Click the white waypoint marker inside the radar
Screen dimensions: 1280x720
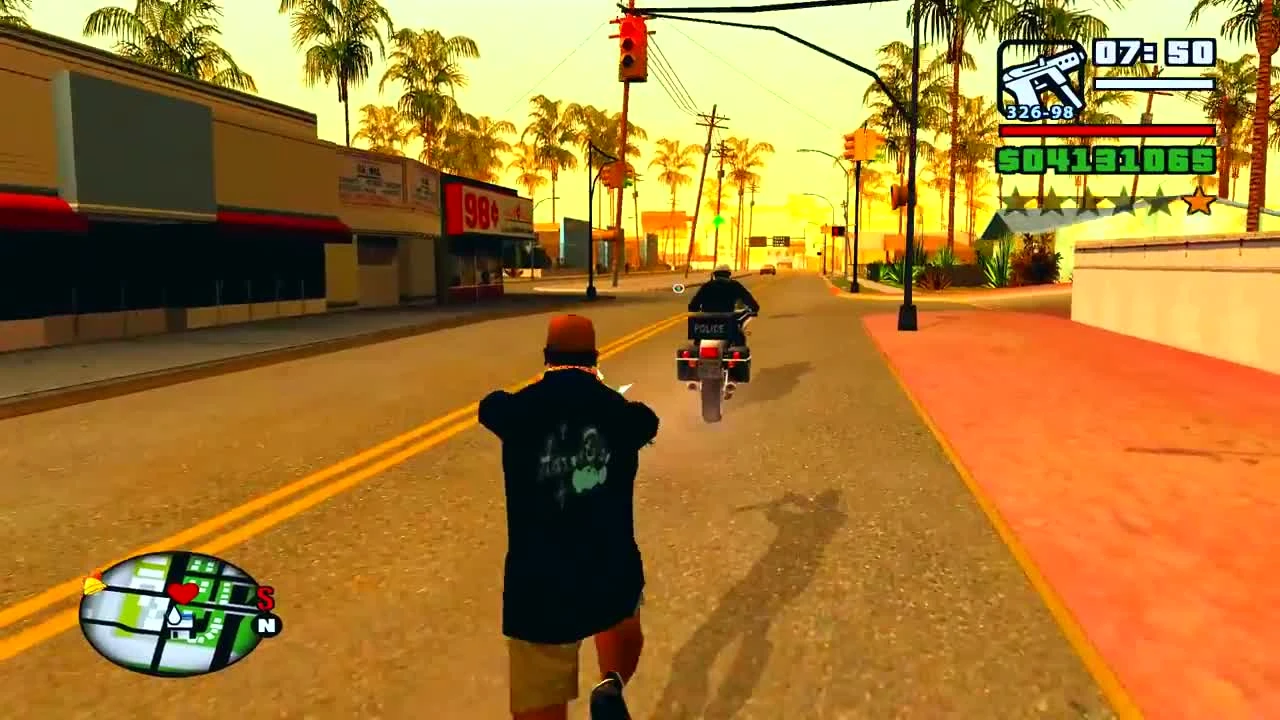pos(176,617)
